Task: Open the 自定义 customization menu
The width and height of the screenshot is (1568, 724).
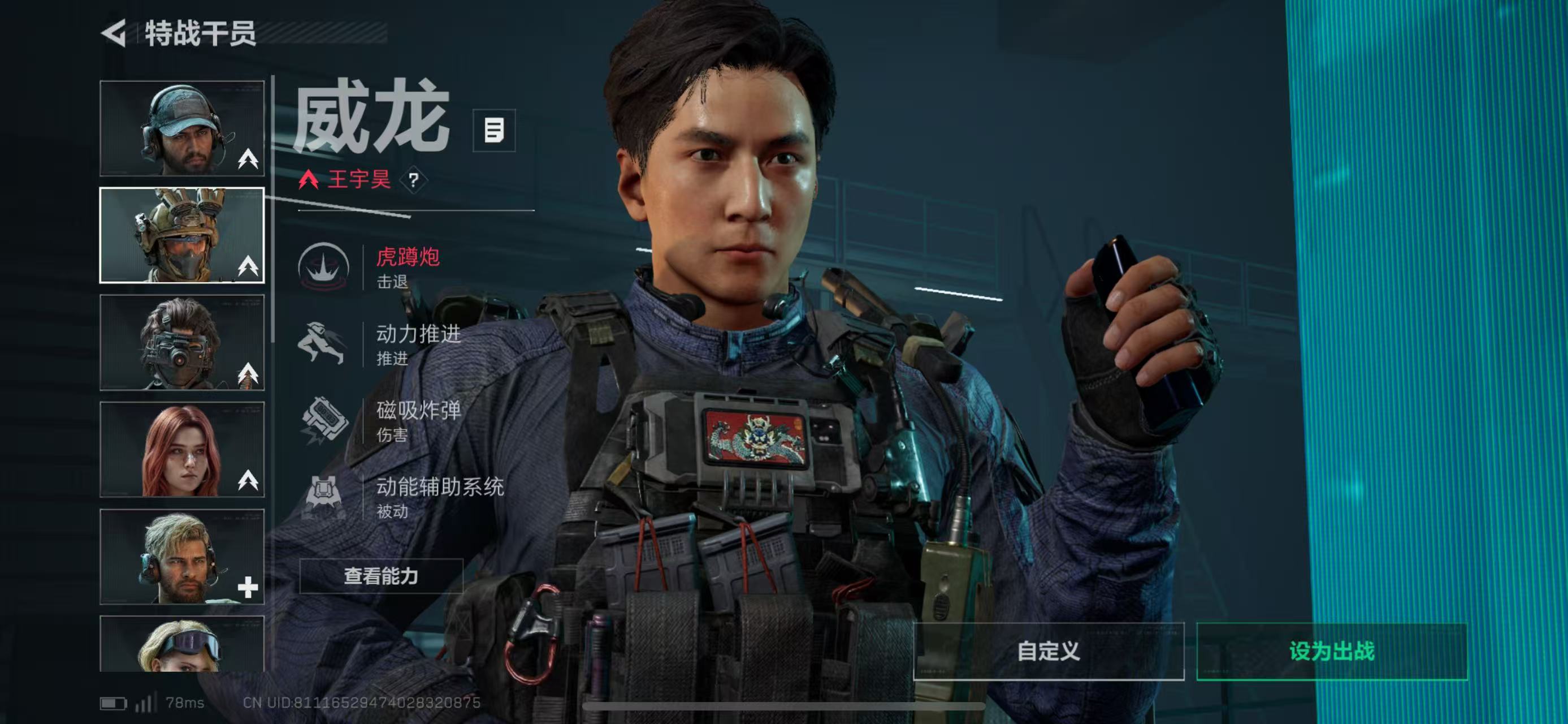Action: [1048, 651]
